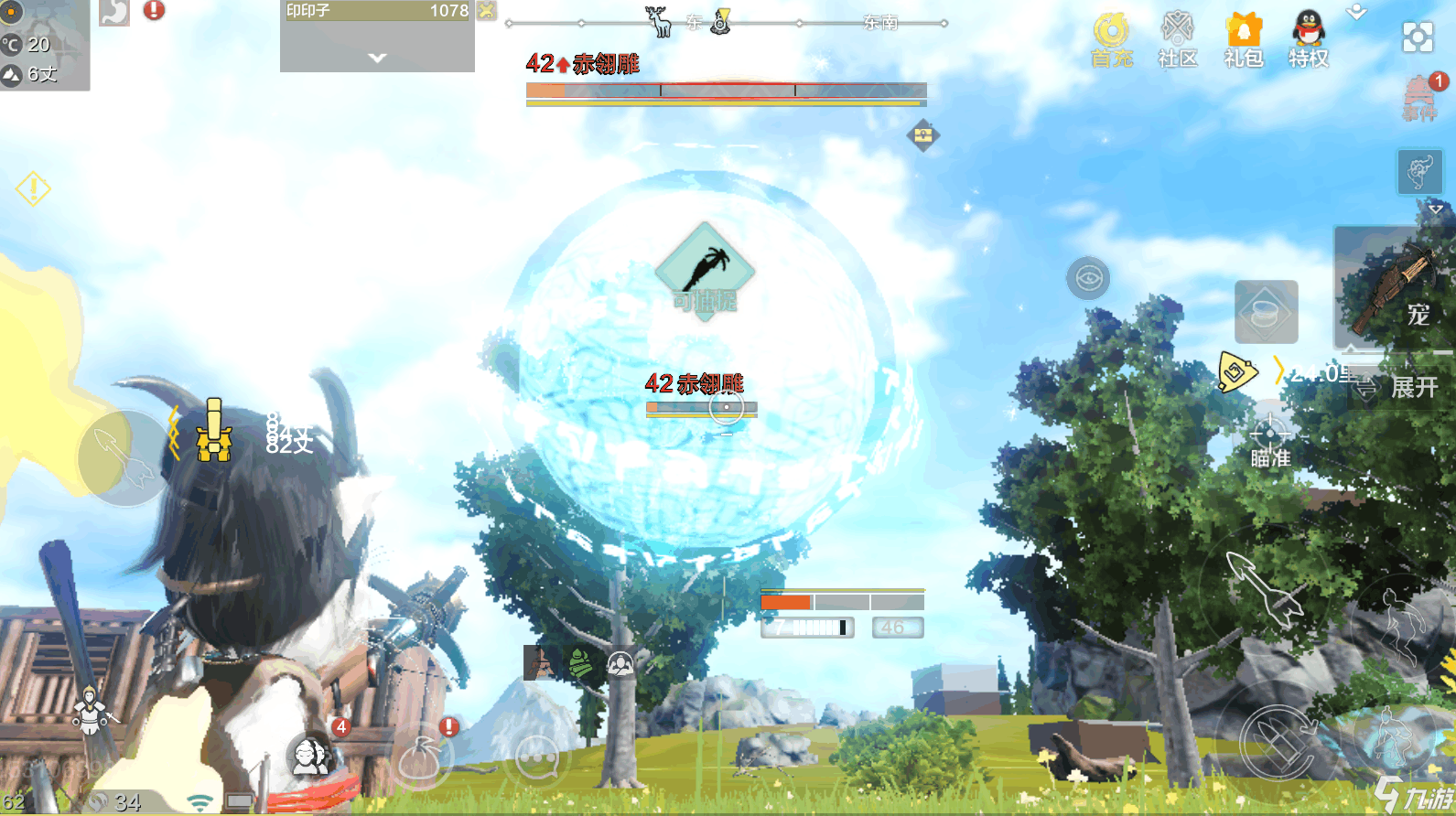Click the yellow diamond warning icon
The width and height of the screenshot is (1456, 816).
click(x=33, y=189)
